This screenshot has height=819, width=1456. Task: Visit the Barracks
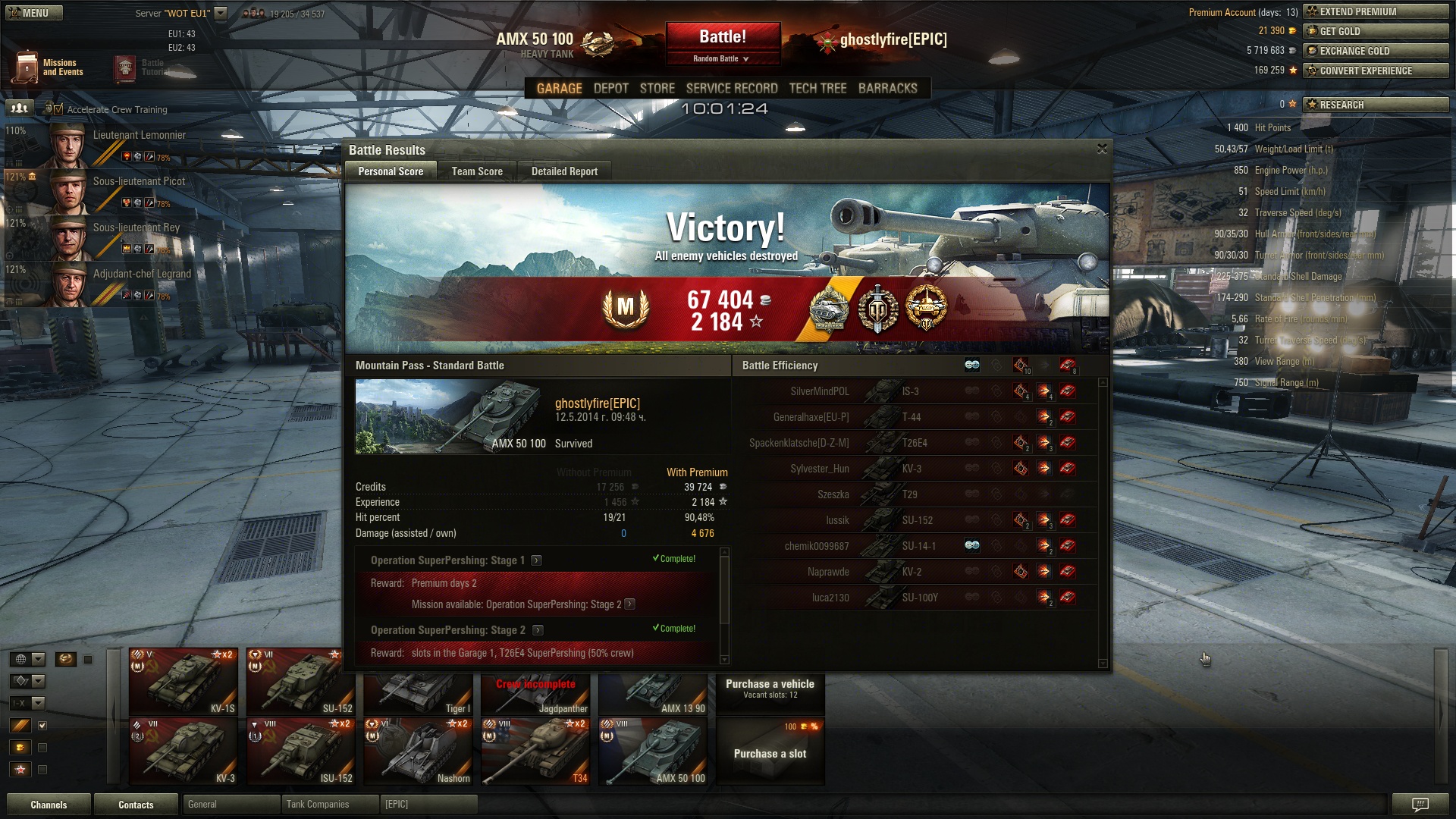click(x=887, y=89)
